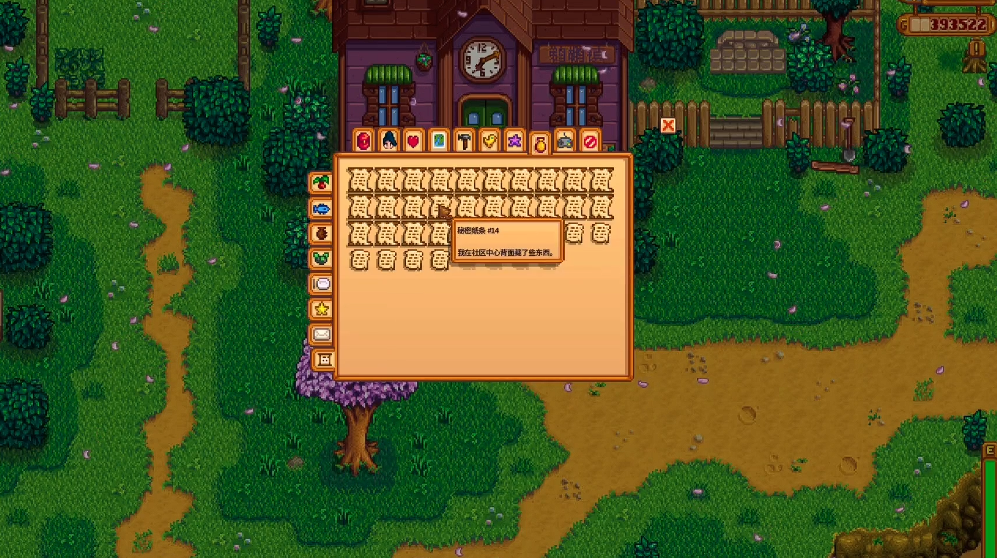
Task: Select the collections vase tab
Action: coord(540,145)
